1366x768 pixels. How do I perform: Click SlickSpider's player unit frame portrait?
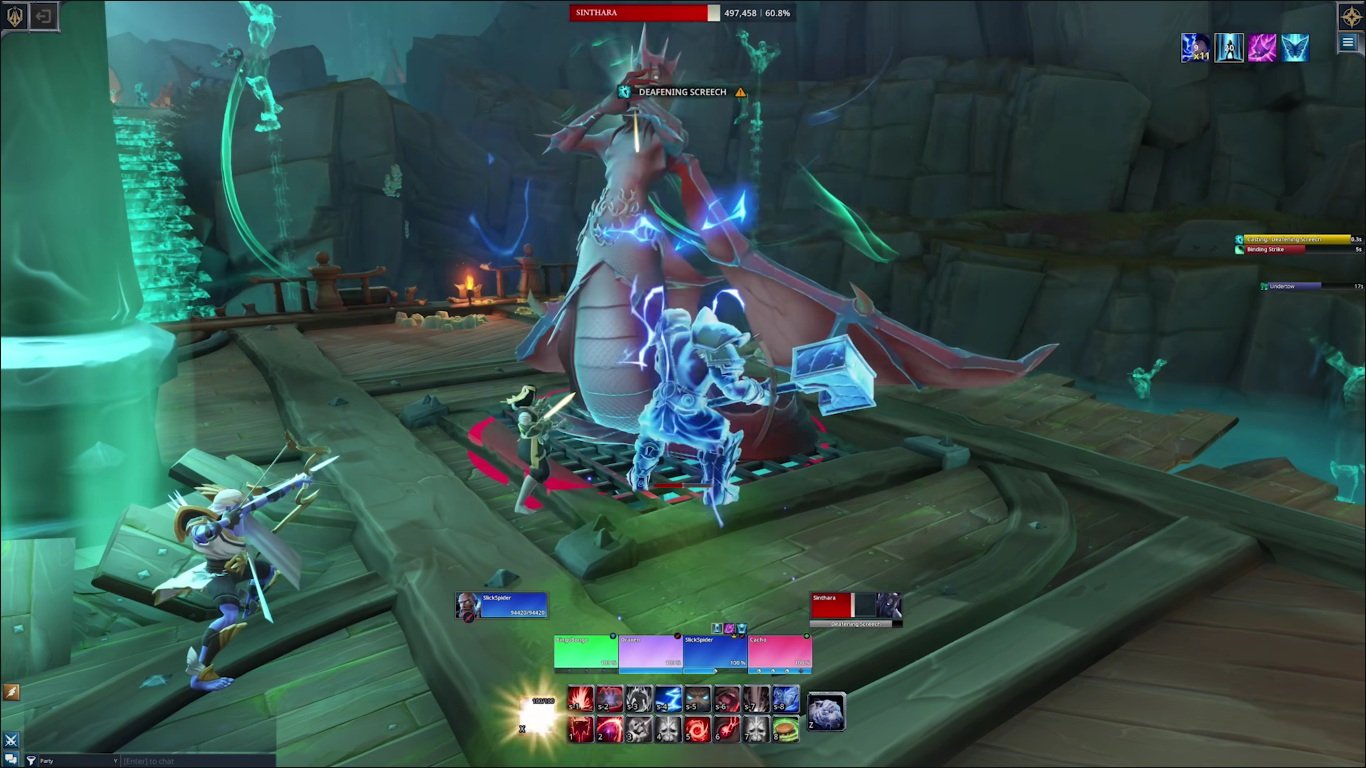468,605
